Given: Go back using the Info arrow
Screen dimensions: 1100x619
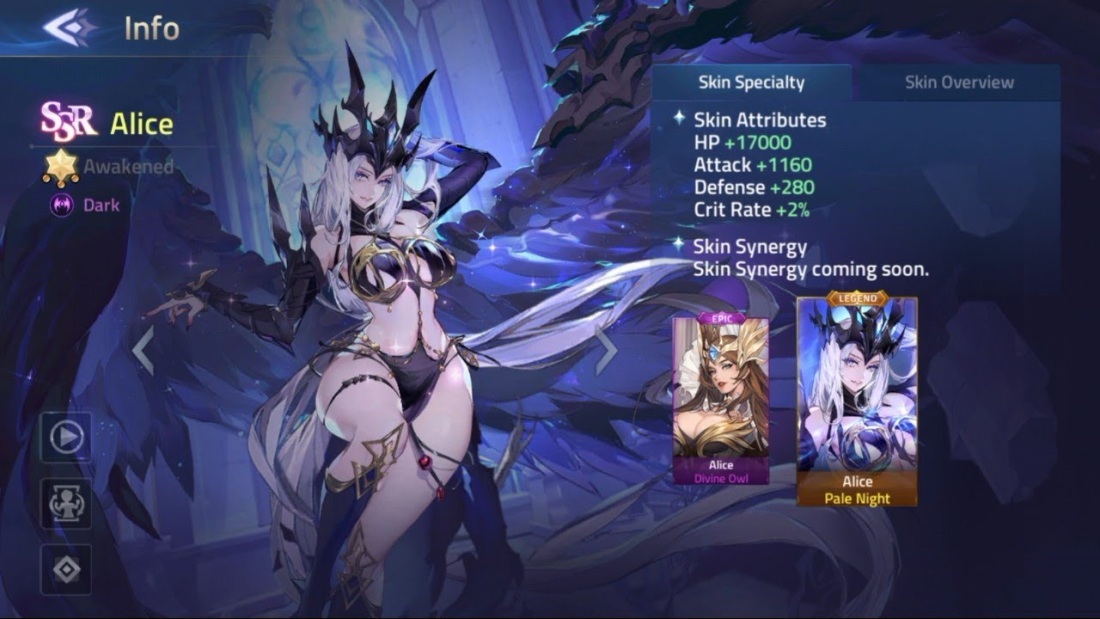Looking at the screenshot, I should pyautogui.click(x=66, y=27).
